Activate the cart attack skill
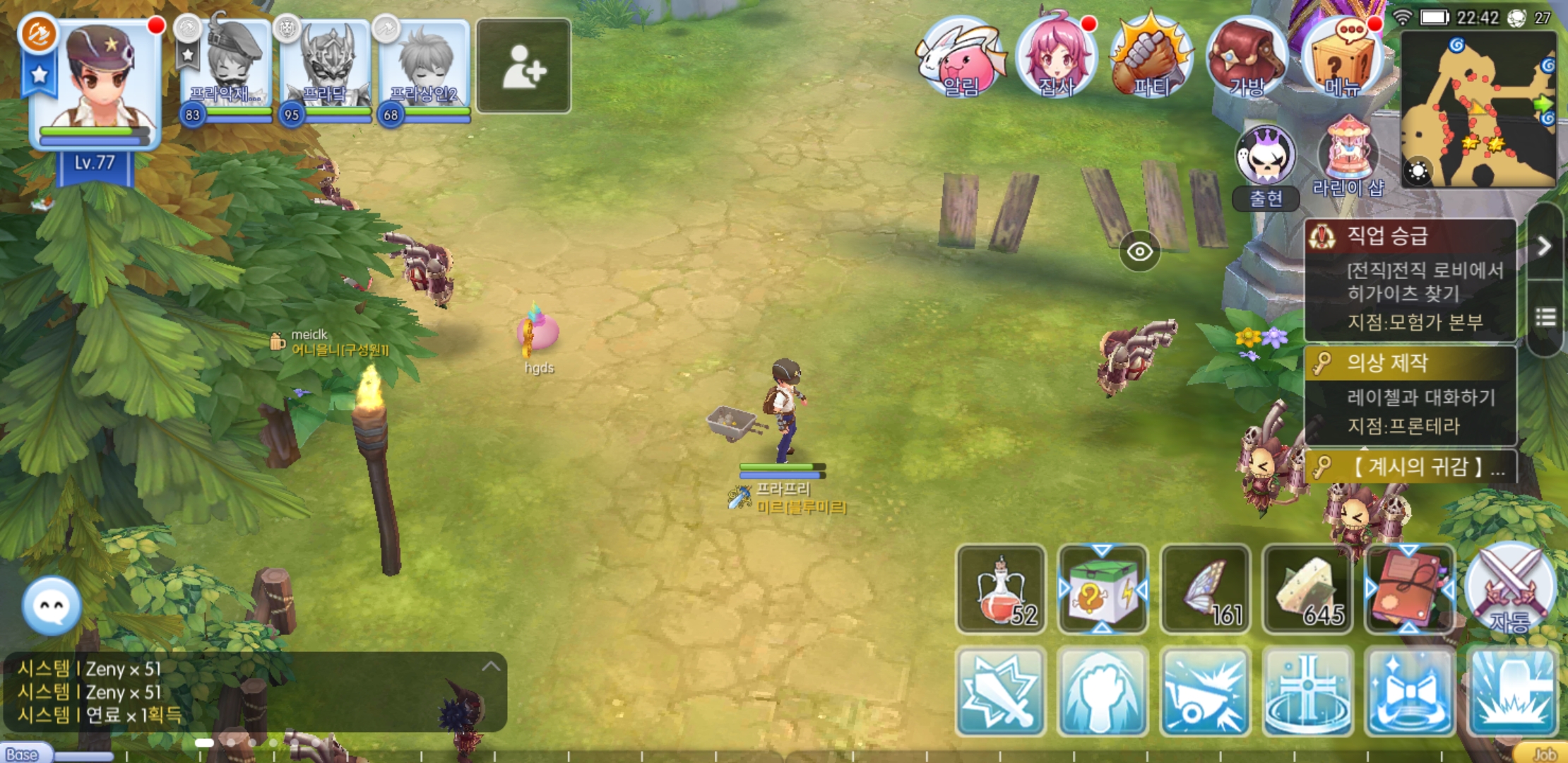1568x763 pixels. click(1206, 692)
